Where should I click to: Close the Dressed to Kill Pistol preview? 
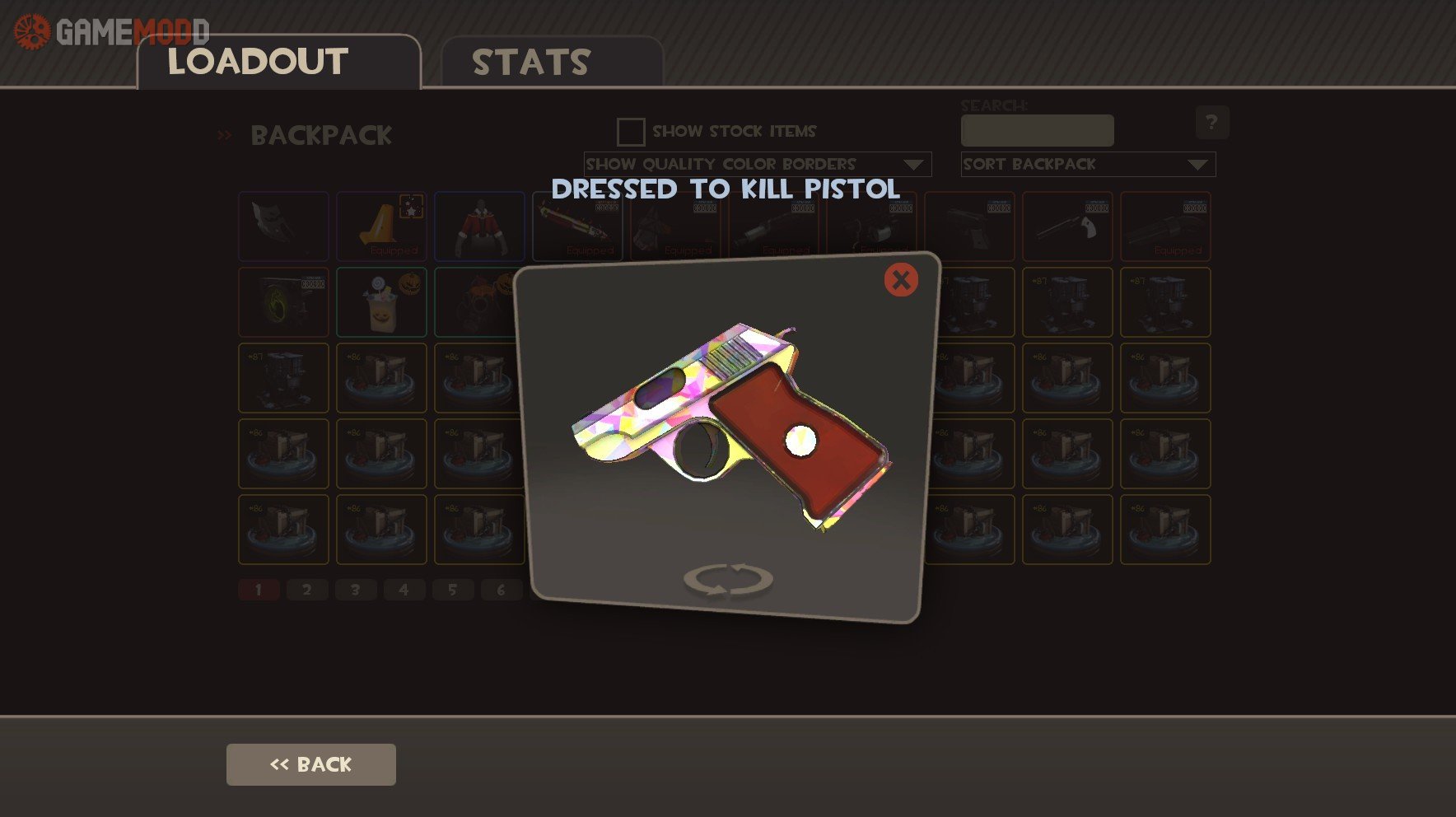pyautogui.click(x=901, y=280)
